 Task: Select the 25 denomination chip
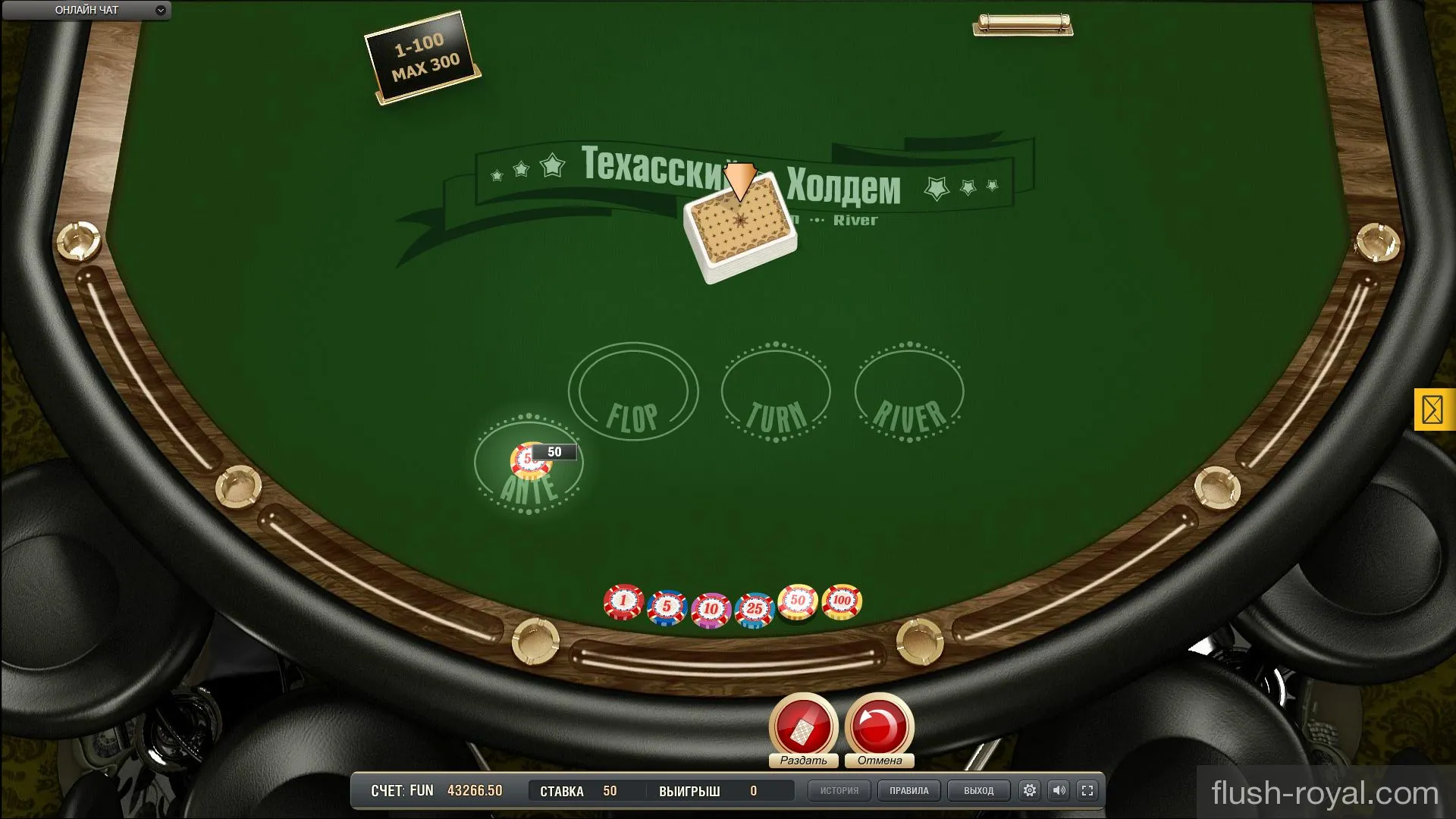[752, 604]
